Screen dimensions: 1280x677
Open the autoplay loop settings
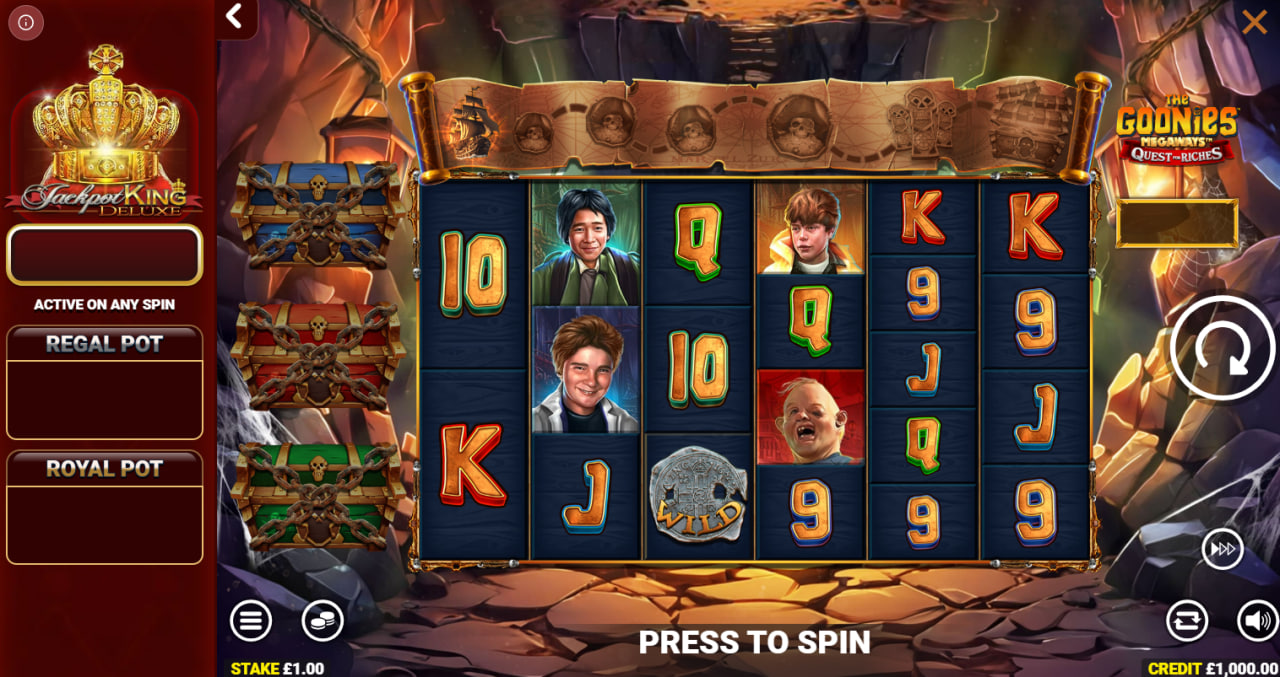pyautogui.click(x=1187, y=621)
